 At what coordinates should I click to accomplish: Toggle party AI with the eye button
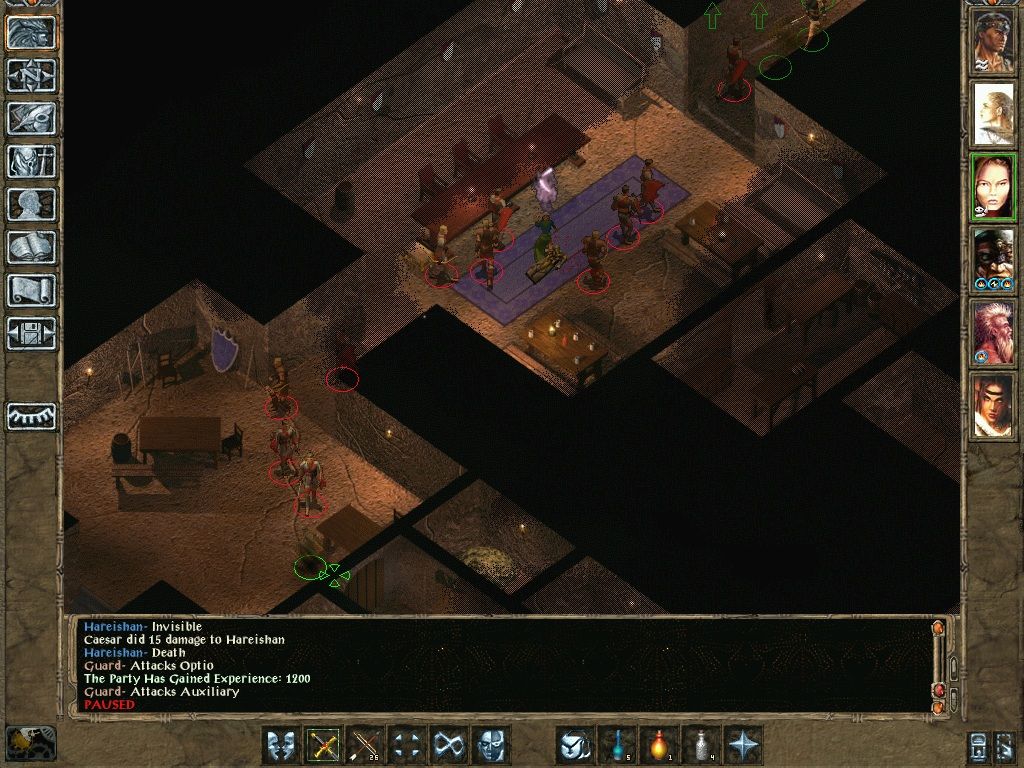coord(31,415)
